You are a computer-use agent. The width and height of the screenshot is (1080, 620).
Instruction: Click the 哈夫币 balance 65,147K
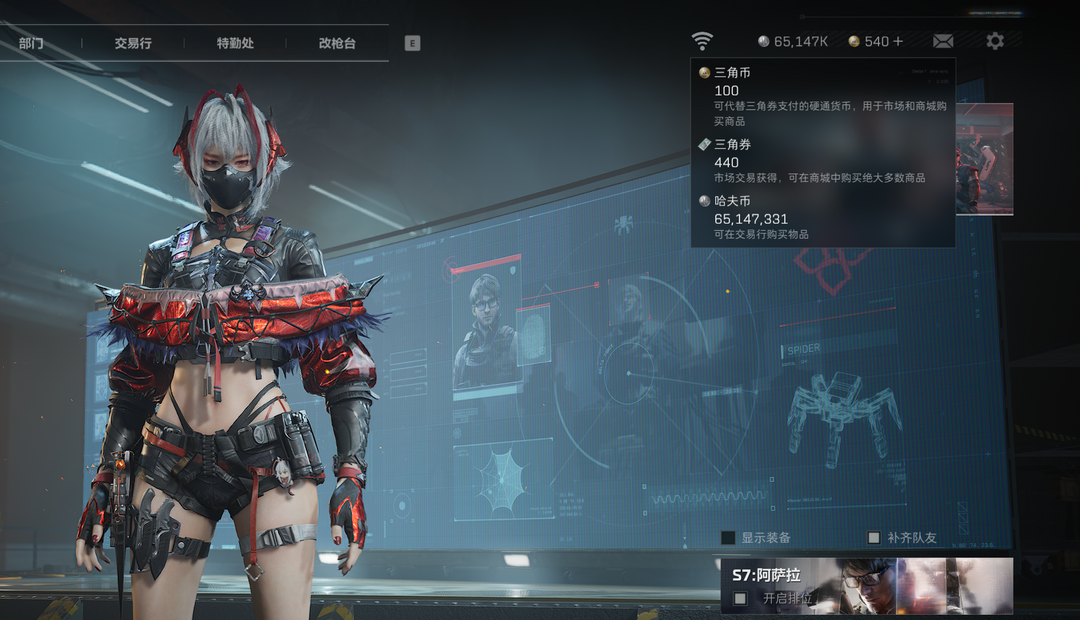click(794, 41)
